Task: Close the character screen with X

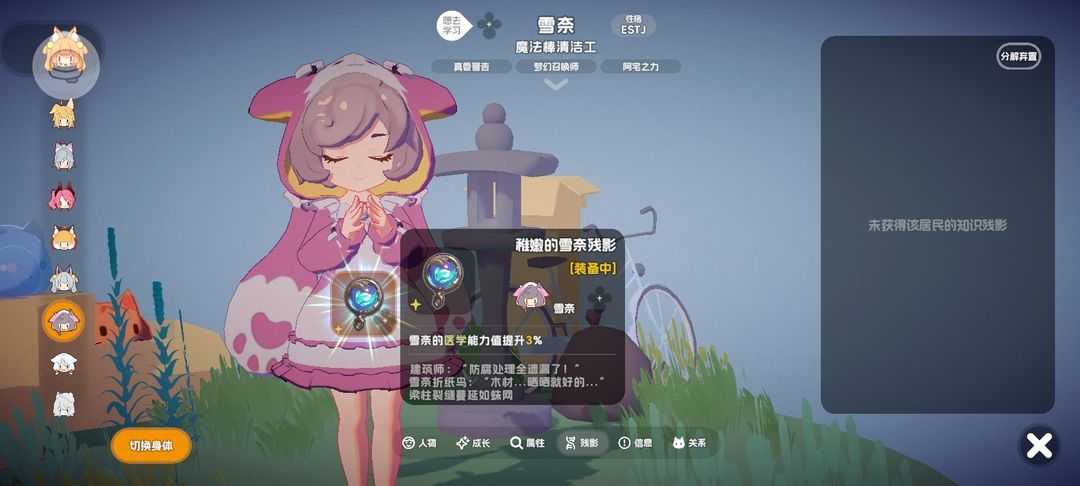Action: pos(1040,445)
